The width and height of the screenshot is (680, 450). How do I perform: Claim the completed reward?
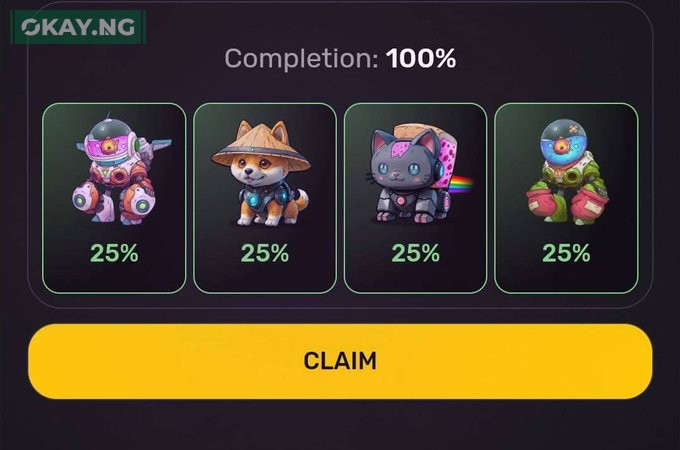click(340, 361)
